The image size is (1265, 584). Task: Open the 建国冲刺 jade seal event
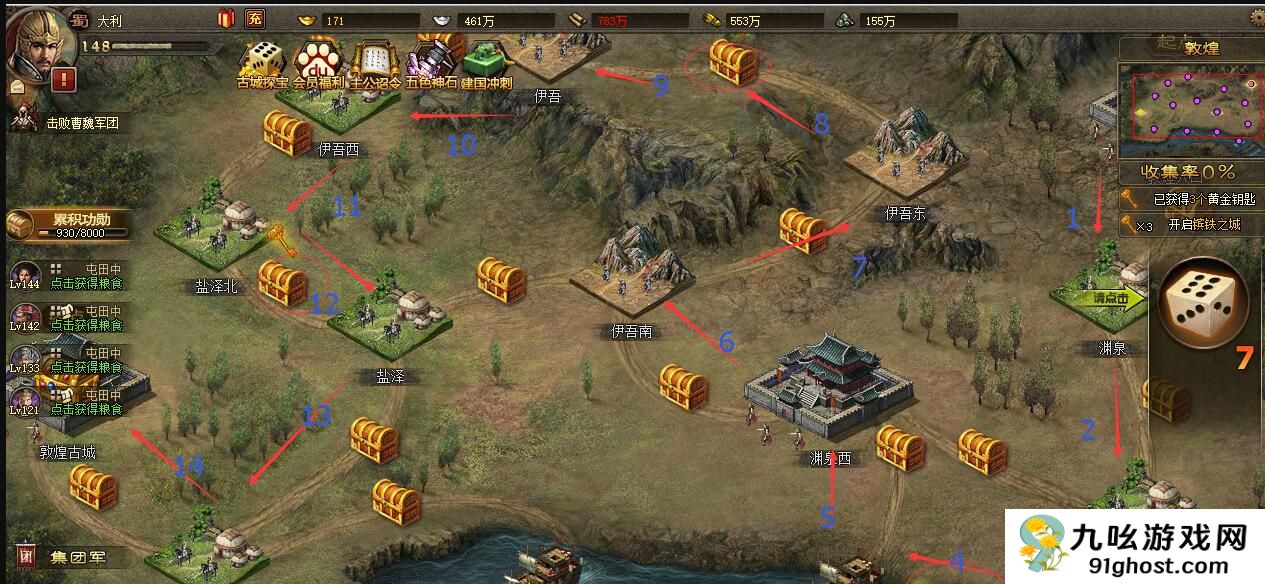coord(487,64)
